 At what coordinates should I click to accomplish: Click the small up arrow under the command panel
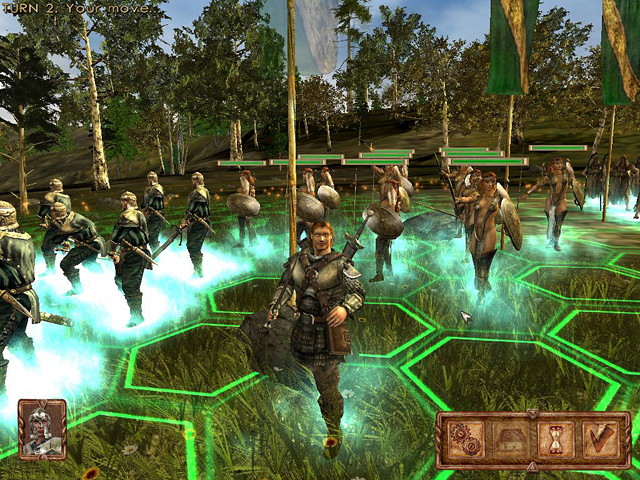[532, 466]
